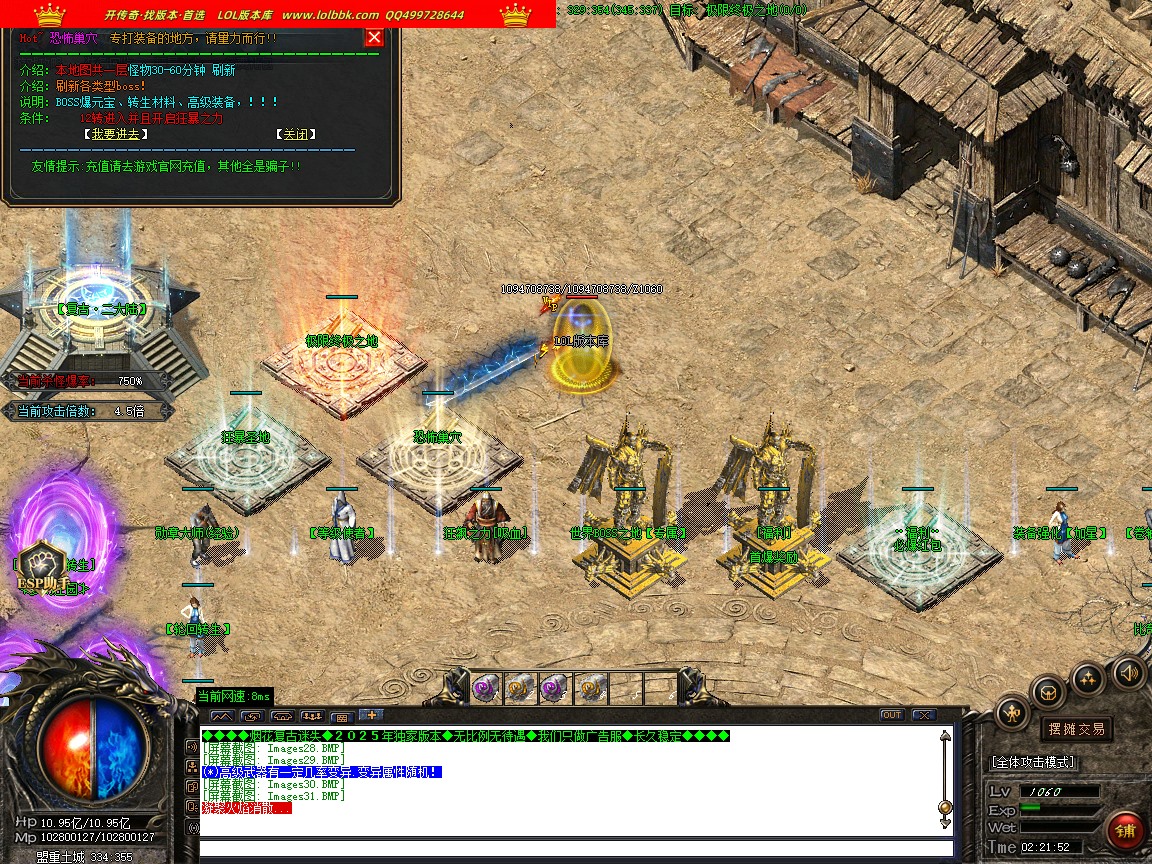1152x864 pixels.
Task: Toggle the 全体攻击模式 attack mode label
Action: [x=1033, y=762]
